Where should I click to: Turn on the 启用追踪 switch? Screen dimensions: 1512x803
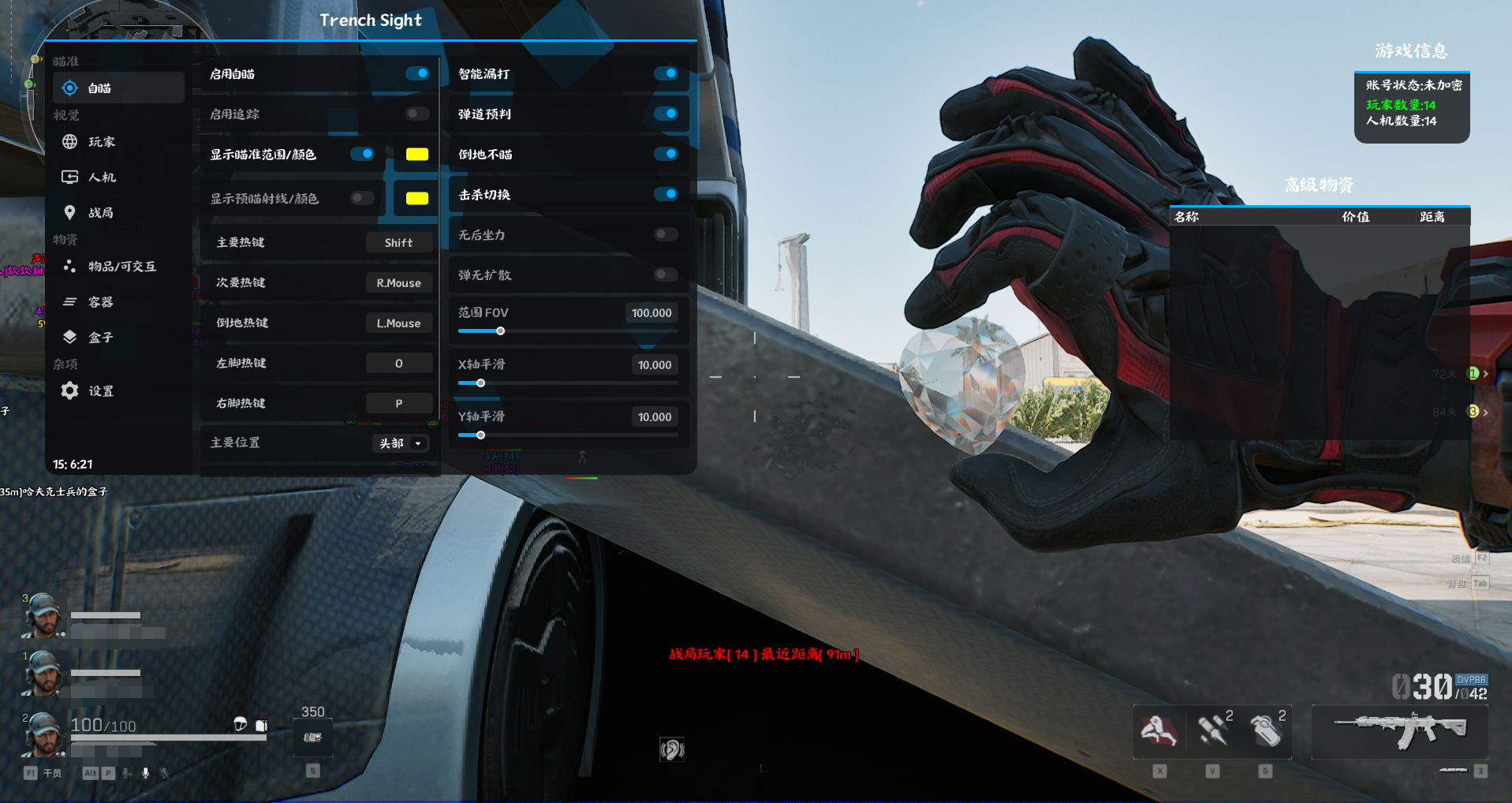tap(417, 114)
